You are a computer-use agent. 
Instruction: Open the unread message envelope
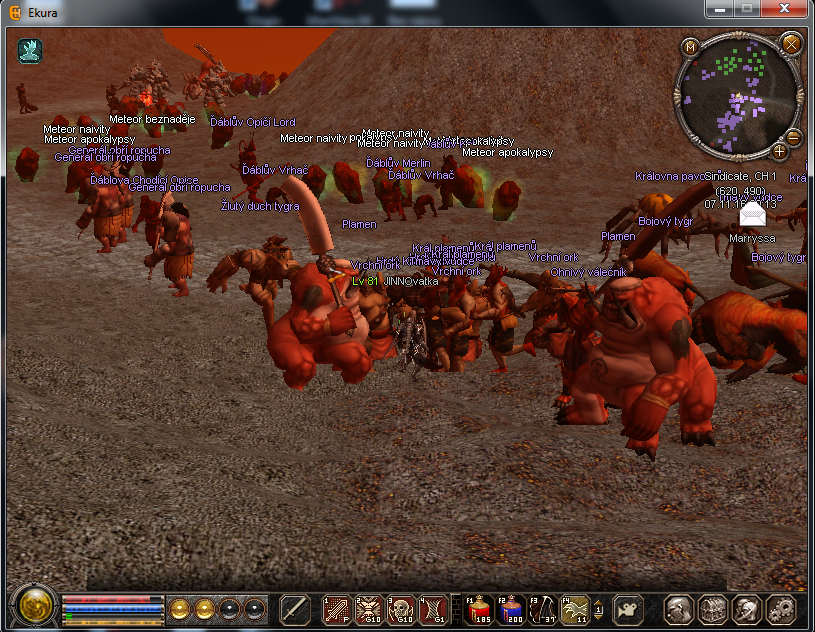click(x=752, y=214)
